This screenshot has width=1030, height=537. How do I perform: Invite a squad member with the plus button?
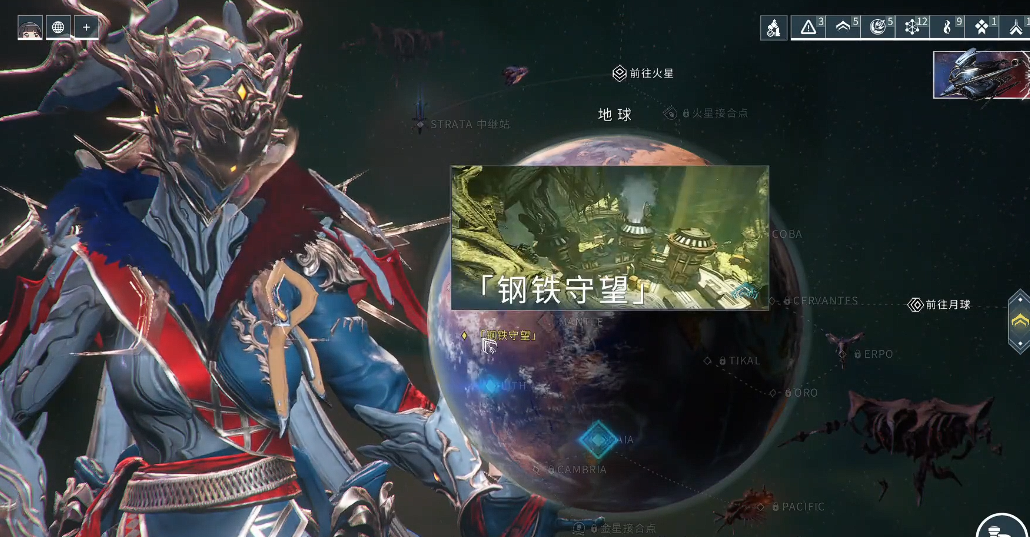86,27
